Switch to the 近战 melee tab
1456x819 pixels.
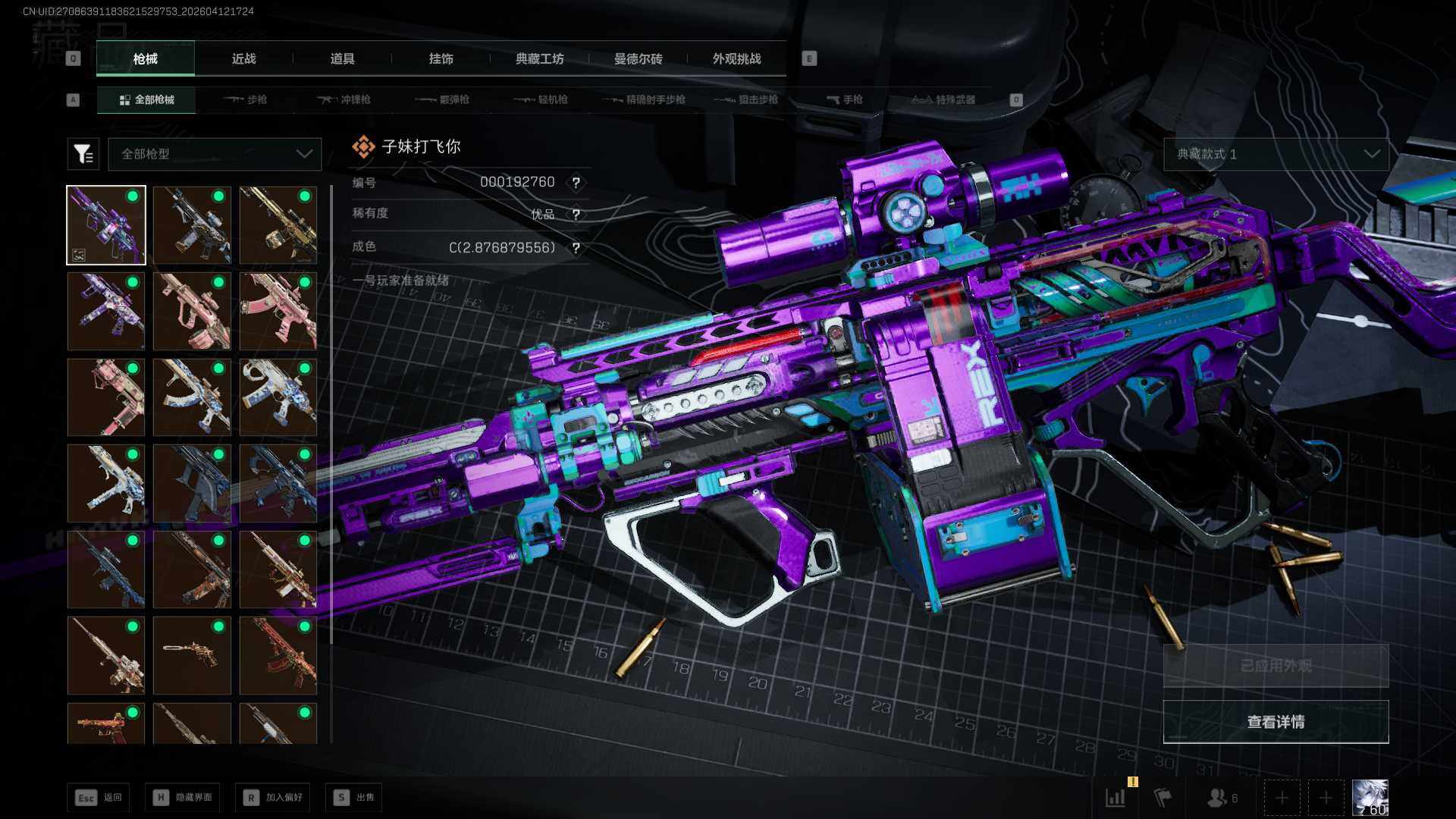coord(243,58)
